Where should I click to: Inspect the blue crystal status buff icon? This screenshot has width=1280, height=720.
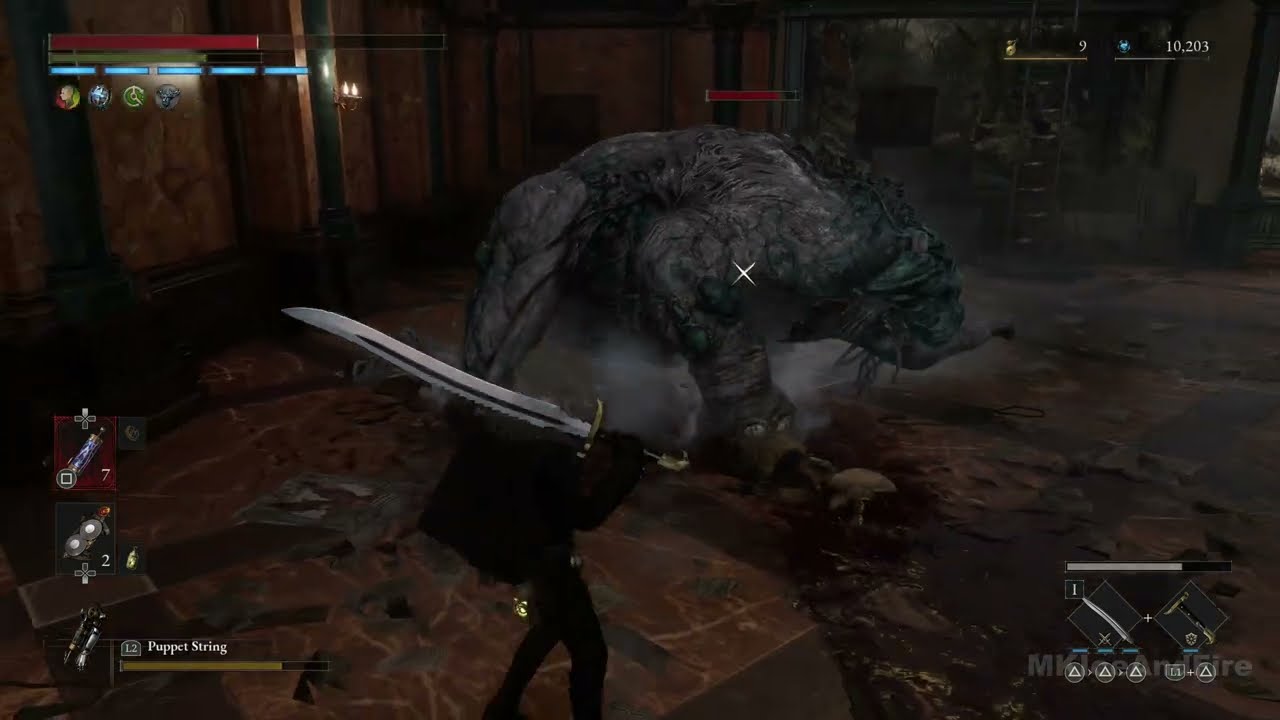pos(100,96)
